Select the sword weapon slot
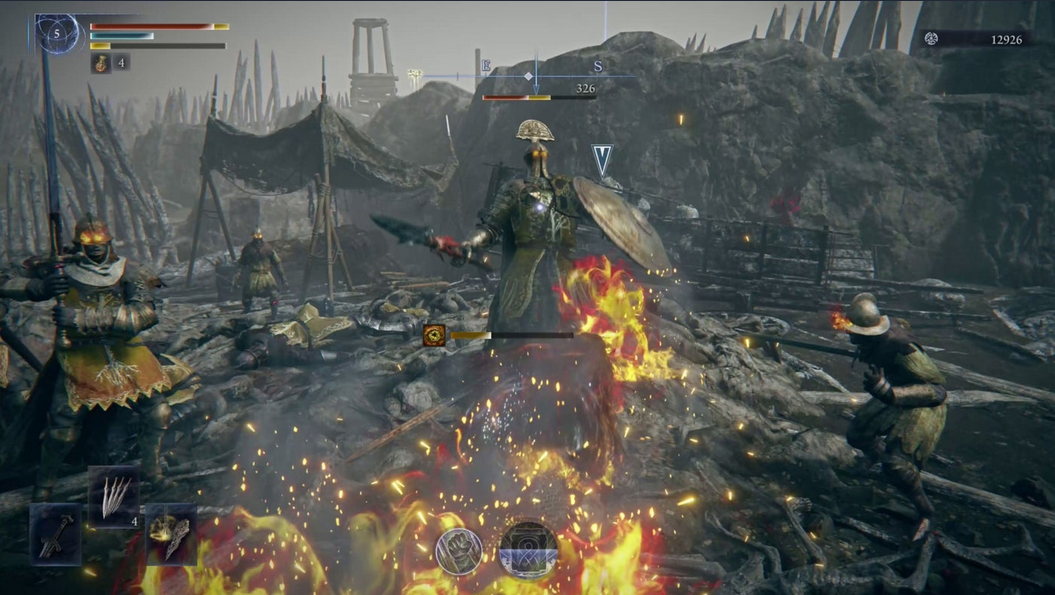The image size is (1055, 595). 55,535
